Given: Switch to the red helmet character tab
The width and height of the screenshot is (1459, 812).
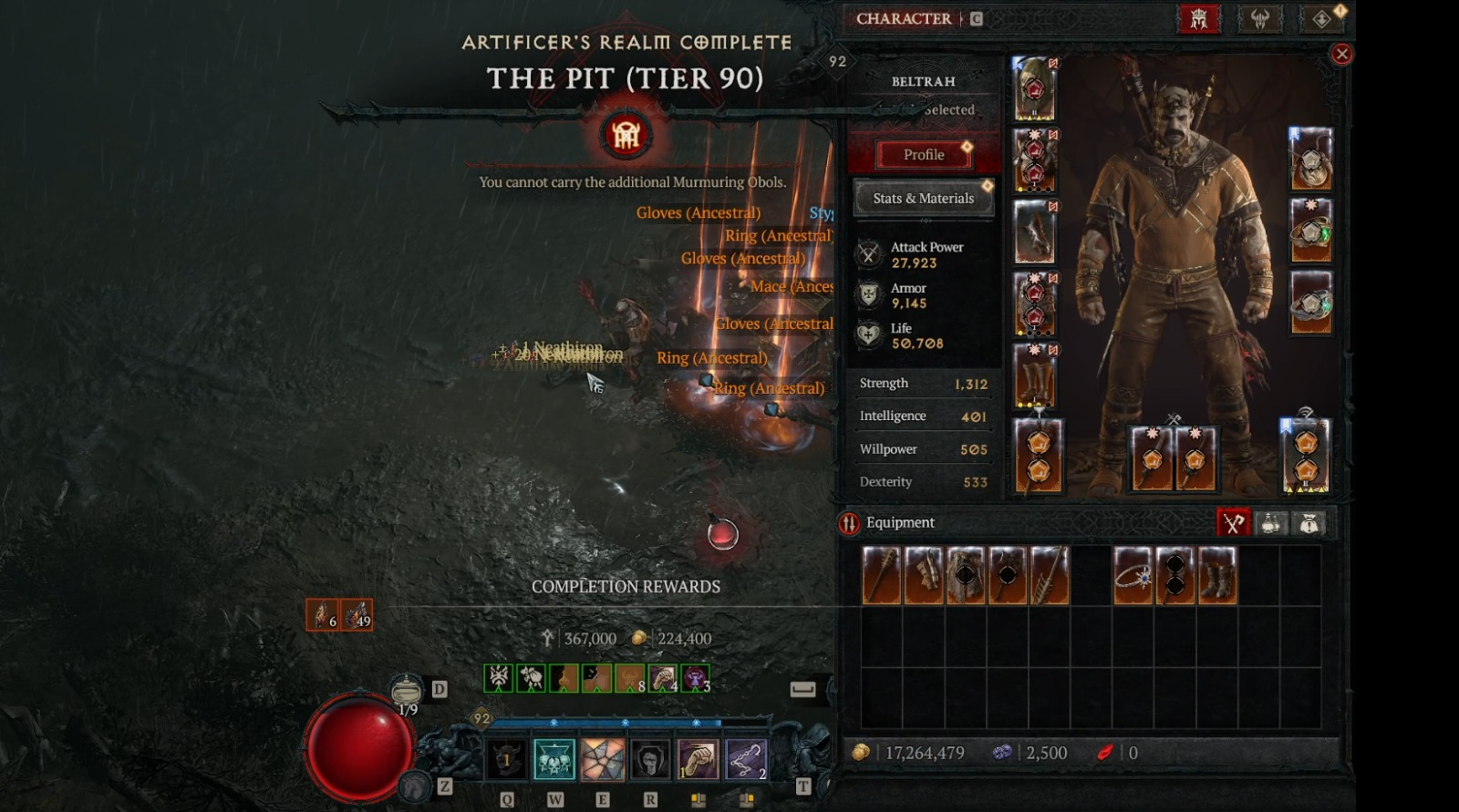Looking at the screenshot, I should (x=1199, y=18).
